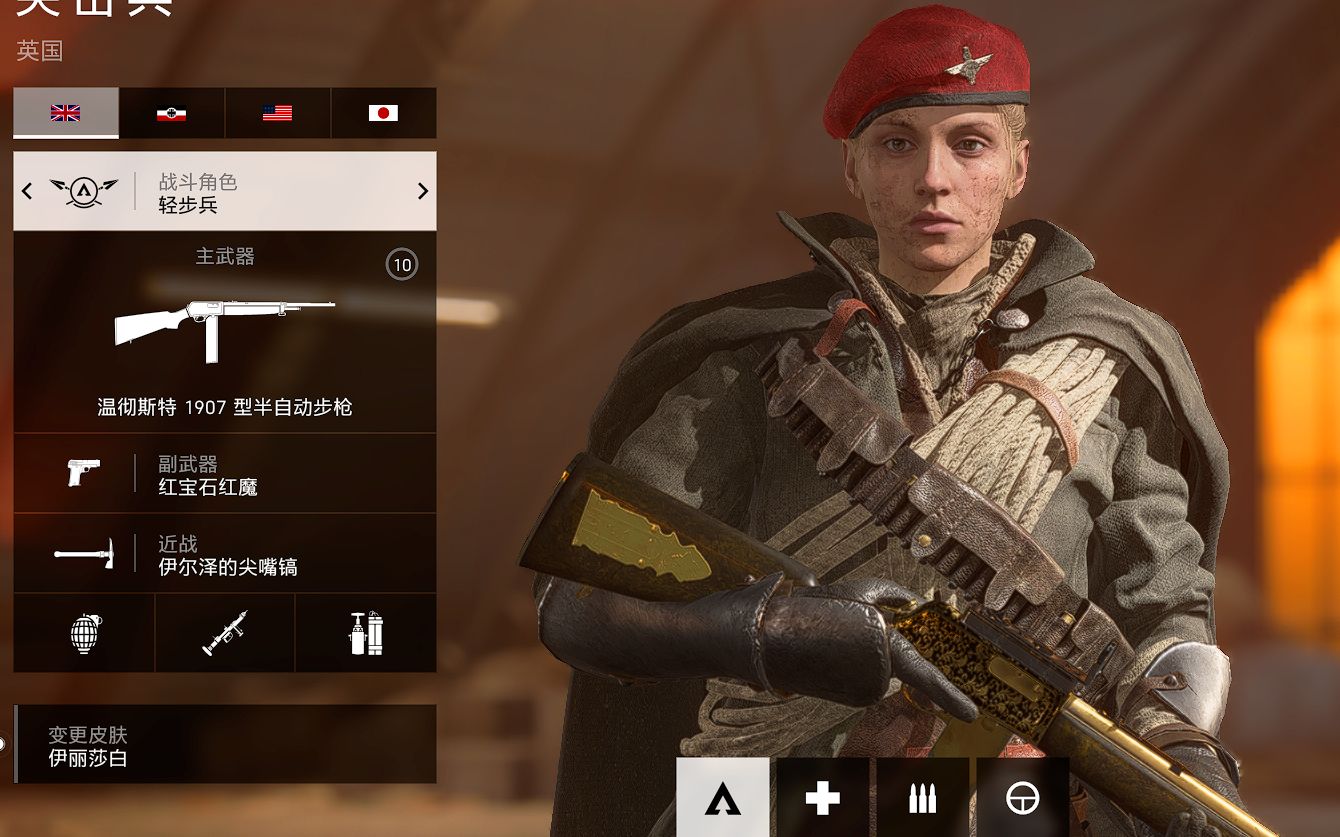Click the right arrow for combat role
This screenshot has height=837, width=1340.
[x=422, y=191]
